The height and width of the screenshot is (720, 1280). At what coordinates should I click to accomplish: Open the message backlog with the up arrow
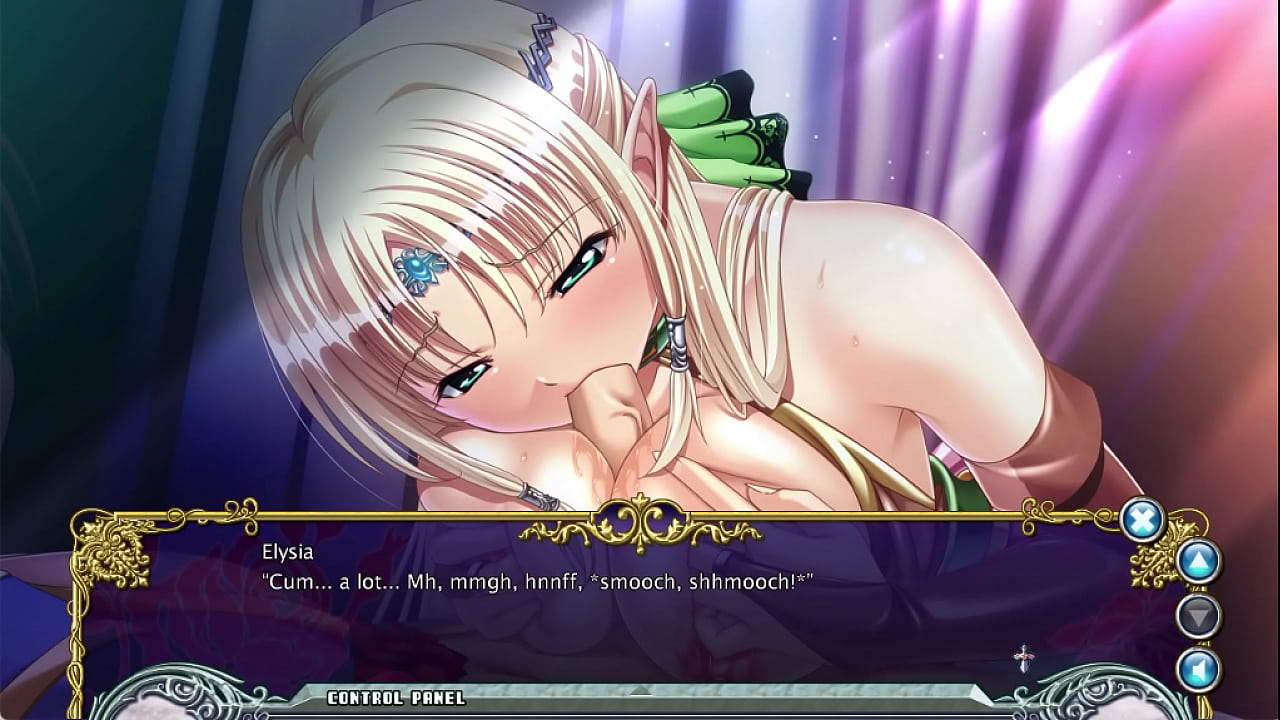(x=1197, y=561)
